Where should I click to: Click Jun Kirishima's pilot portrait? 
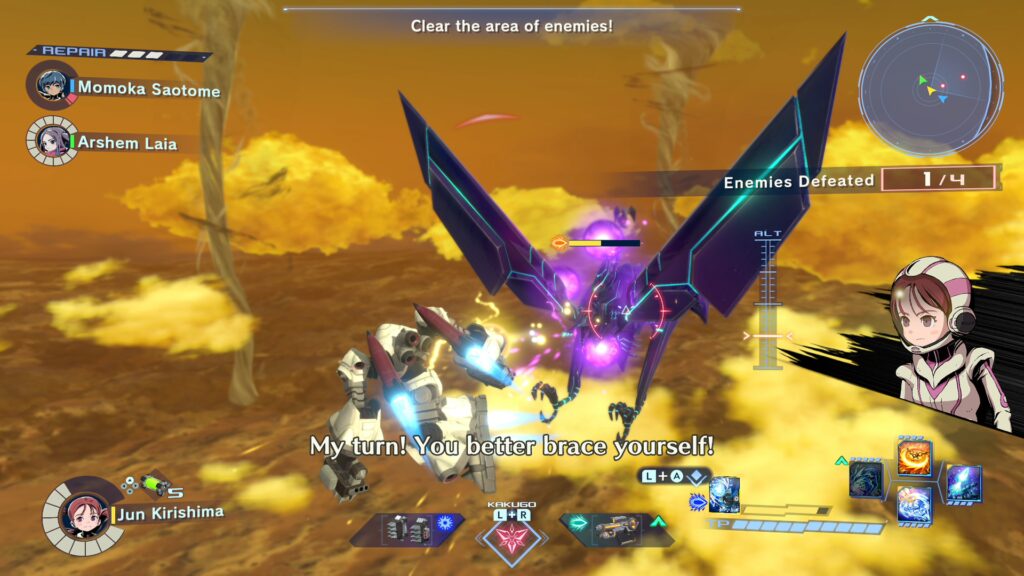point(78,513)
